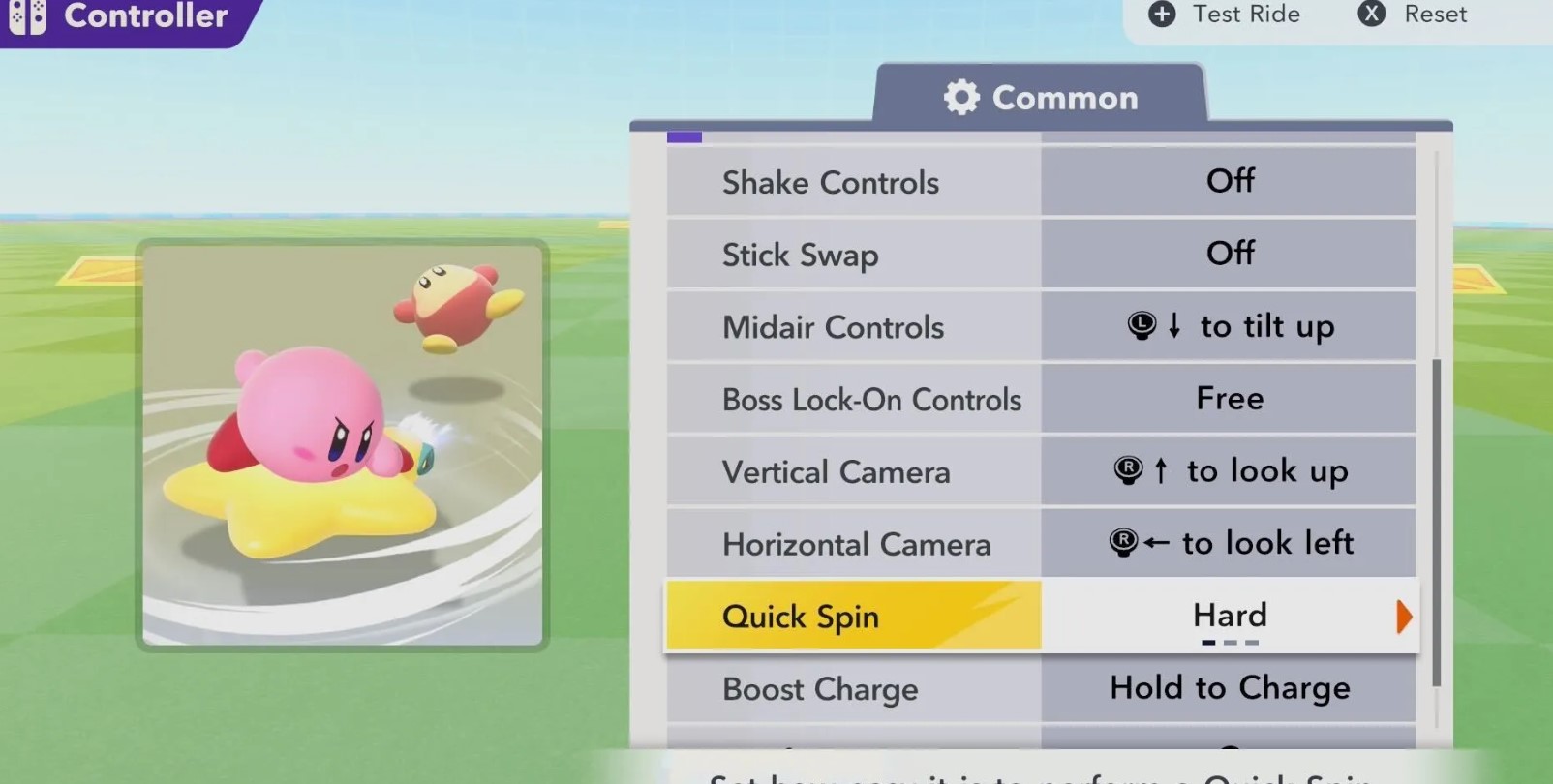Select the Shake Controls setting row
The height and width of the screenshot is (784, 1553).
(853, 182)
